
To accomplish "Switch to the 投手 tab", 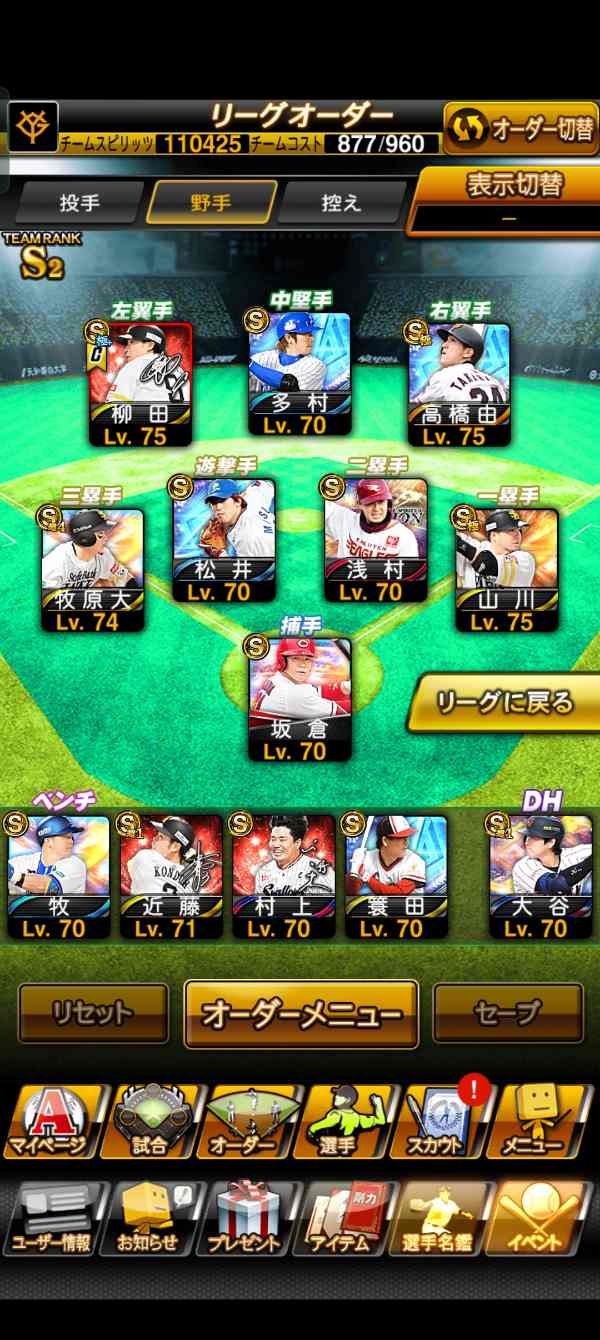I will coord(80,202).
